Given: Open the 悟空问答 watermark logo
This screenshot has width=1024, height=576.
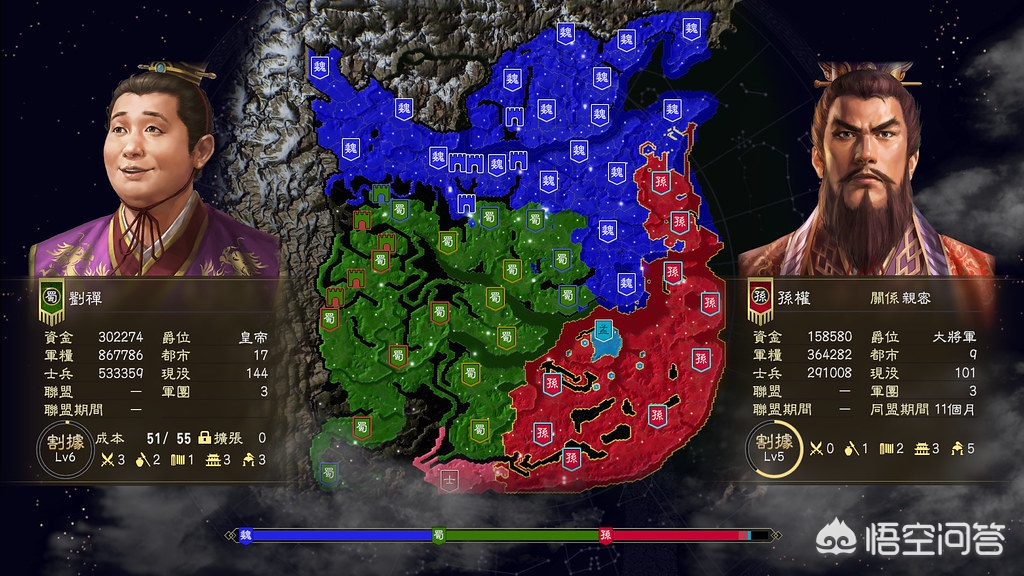Looking at the screenshot, I should [x=910, y=540].
